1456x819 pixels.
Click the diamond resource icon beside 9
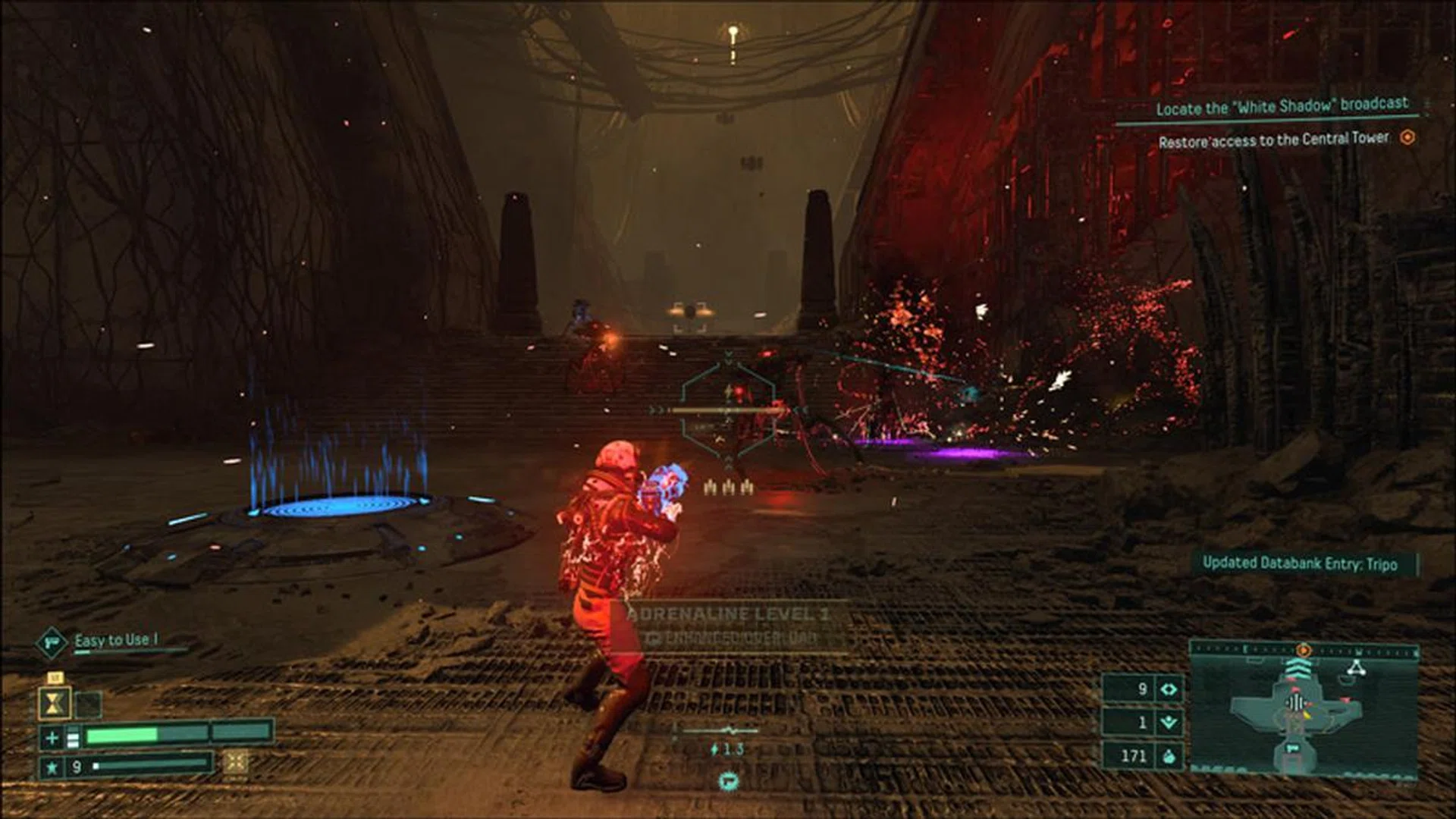[x=1169, y=689]
